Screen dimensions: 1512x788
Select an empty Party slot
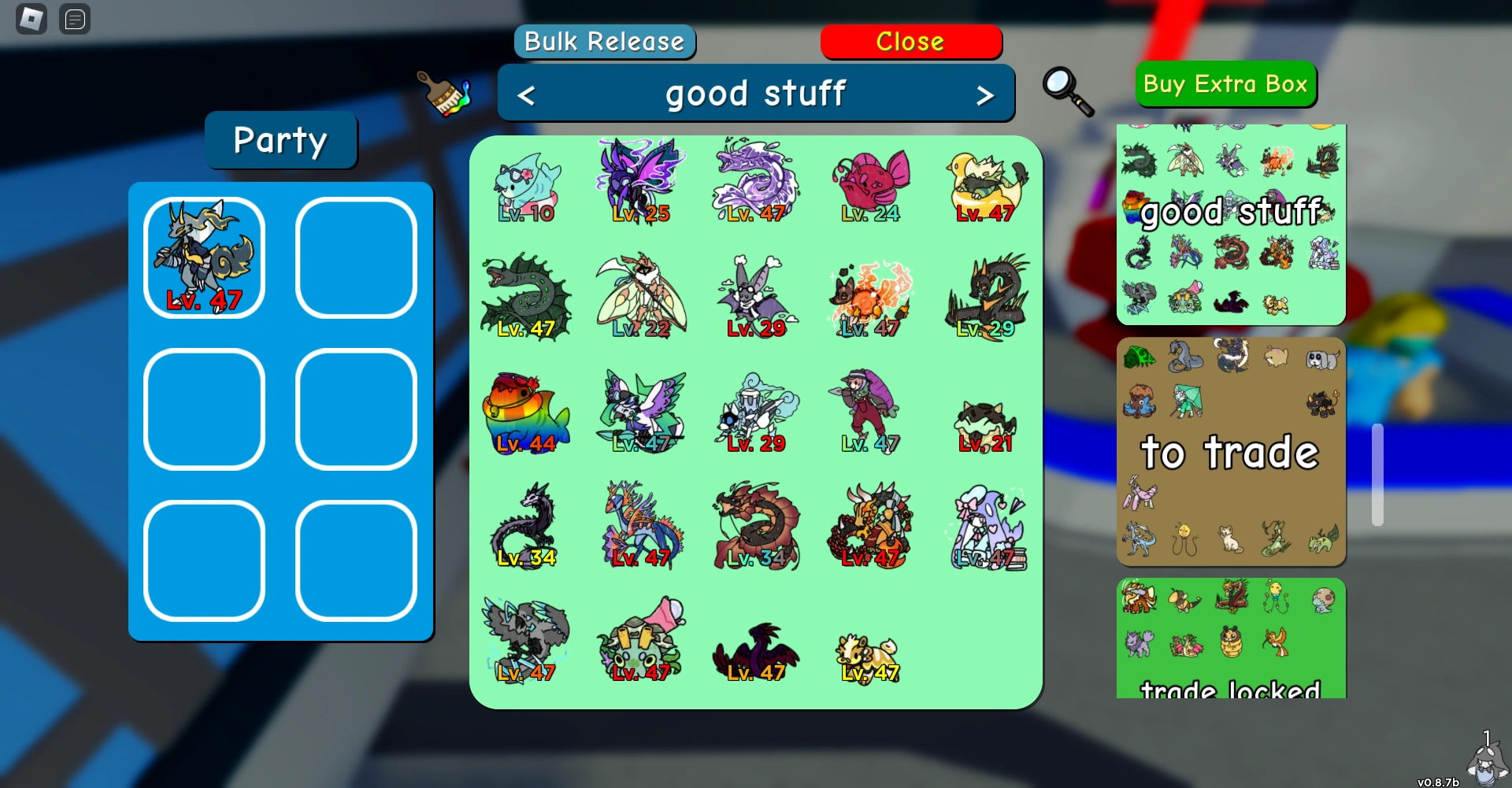355,256
